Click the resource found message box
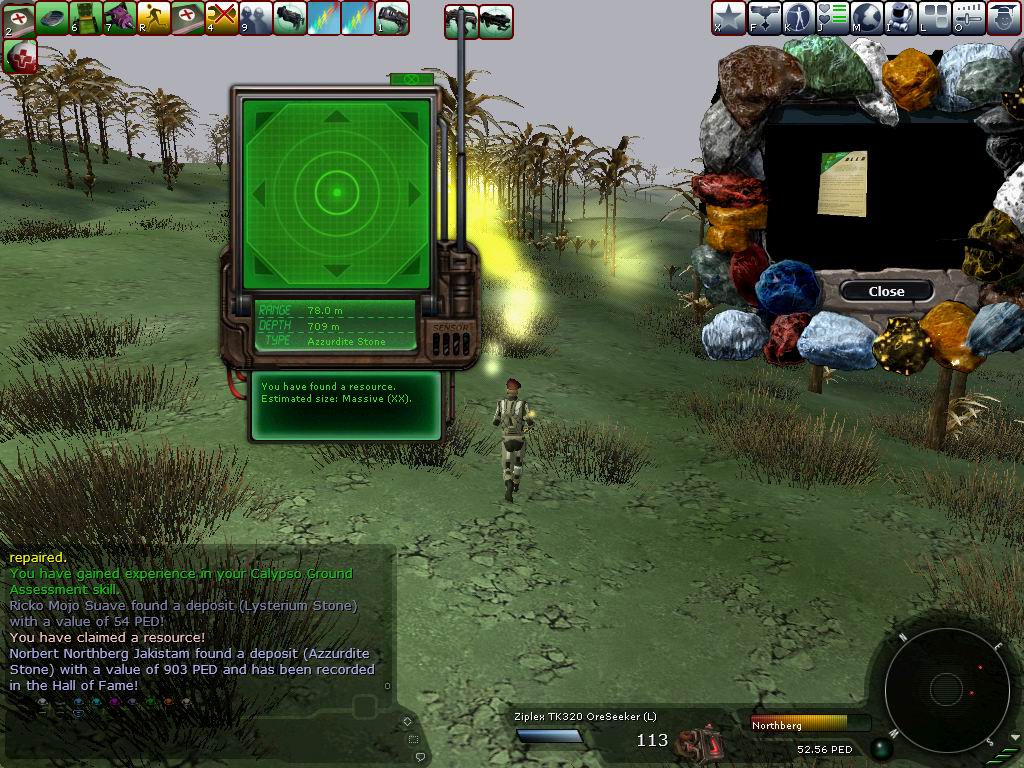 (344, 405)
